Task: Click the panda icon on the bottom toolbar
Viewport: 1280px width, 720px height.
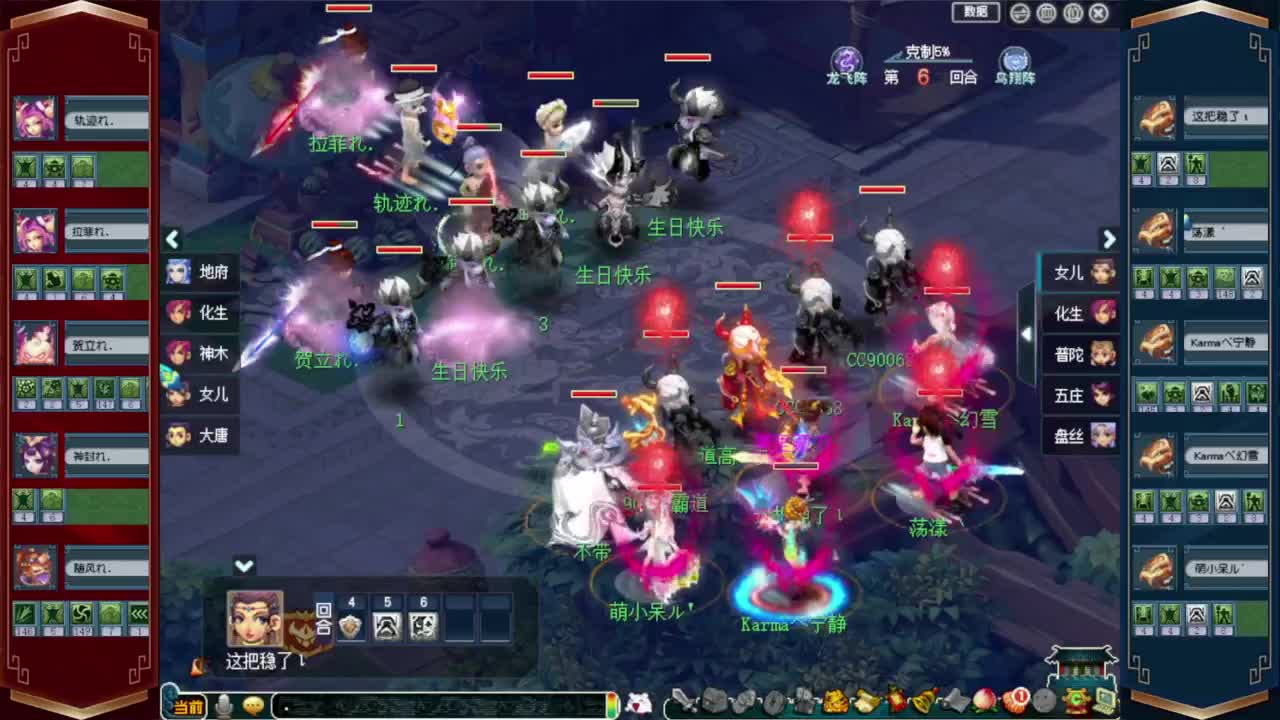Action: 637,702
